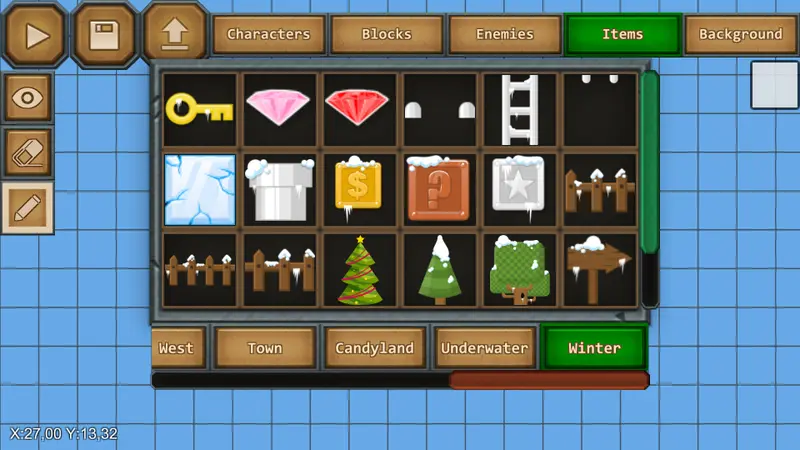Open the Blocks tab
800x450 pixels.
pyautogui.click(x=386, y=35)
